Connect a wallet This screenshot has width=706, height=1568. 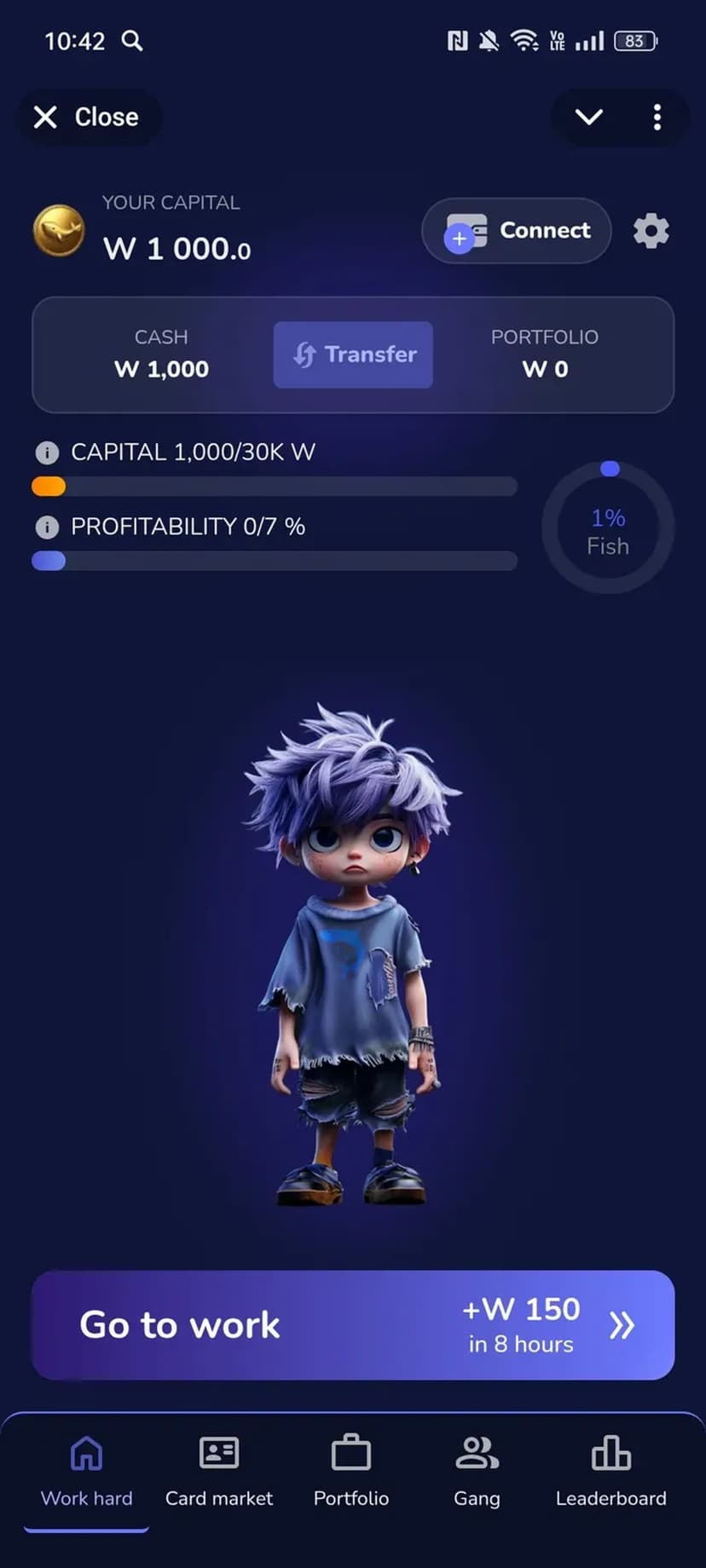pyautogui.click(x=517, y=231)
